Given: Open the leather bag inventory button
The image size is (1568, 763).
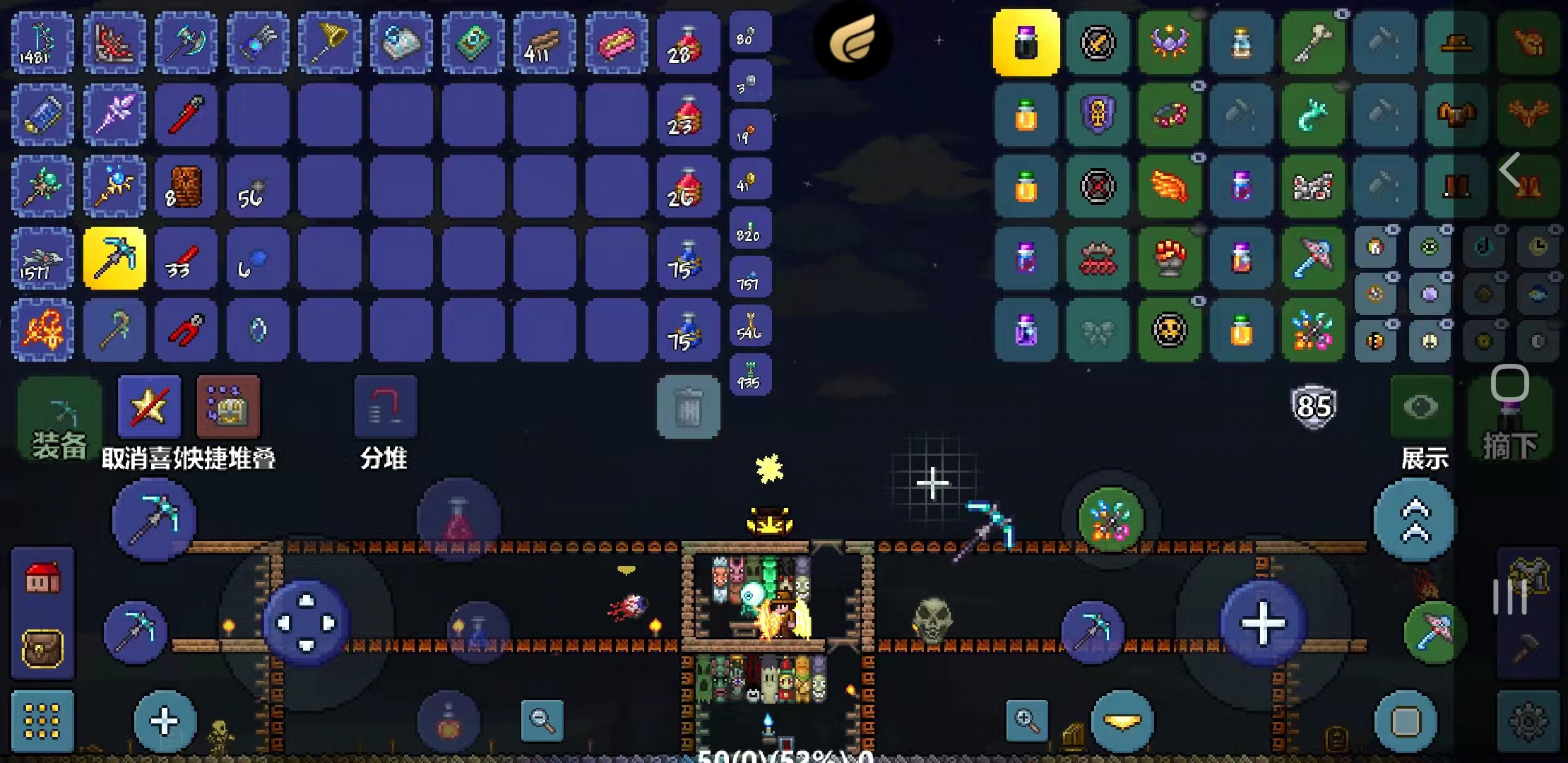Looking at the screenshot, I should [x=42, y=647].
